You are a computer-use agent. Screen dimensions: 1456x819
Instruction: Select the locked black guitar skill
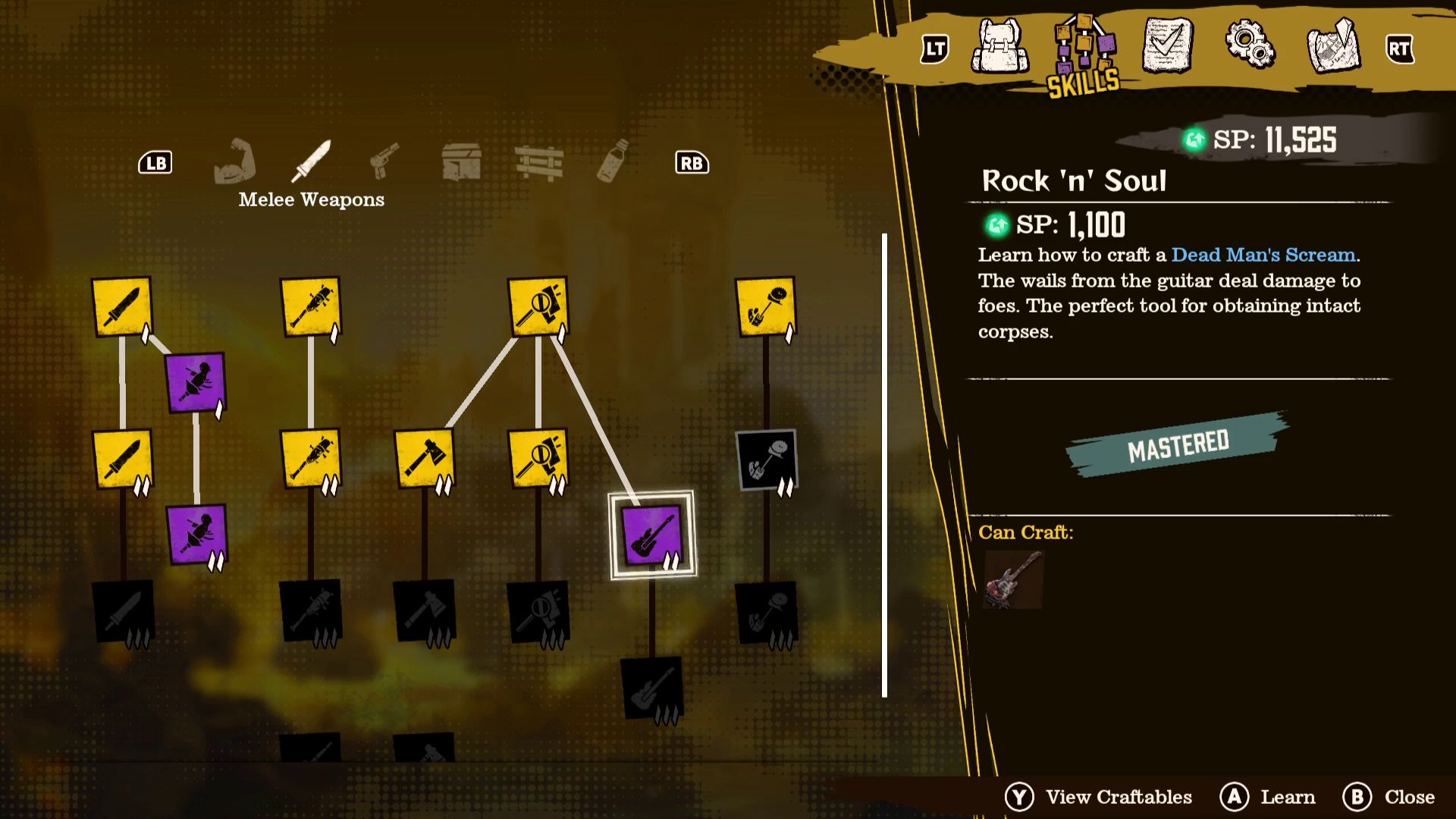(x=651, y=688)
